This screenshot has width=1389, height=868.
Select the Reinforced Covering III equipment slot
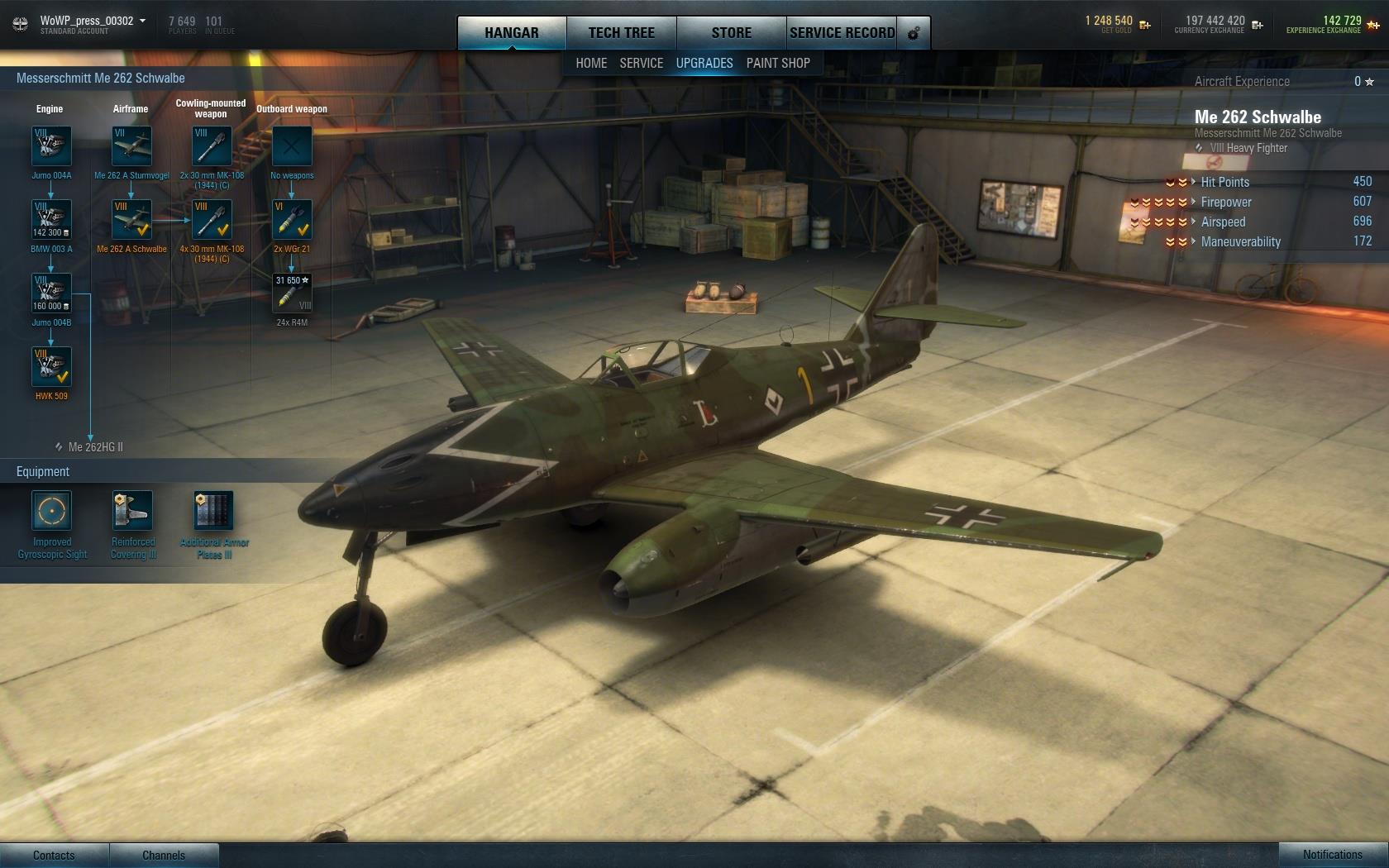tap(132, 511)
